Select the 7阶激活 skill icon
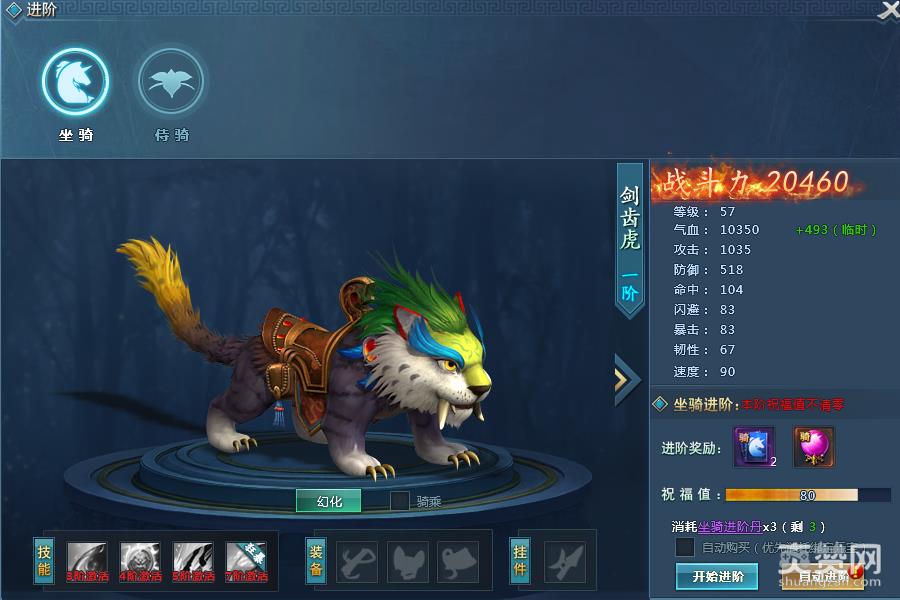This screenshot has height=600, width=900. pos(247,562)
